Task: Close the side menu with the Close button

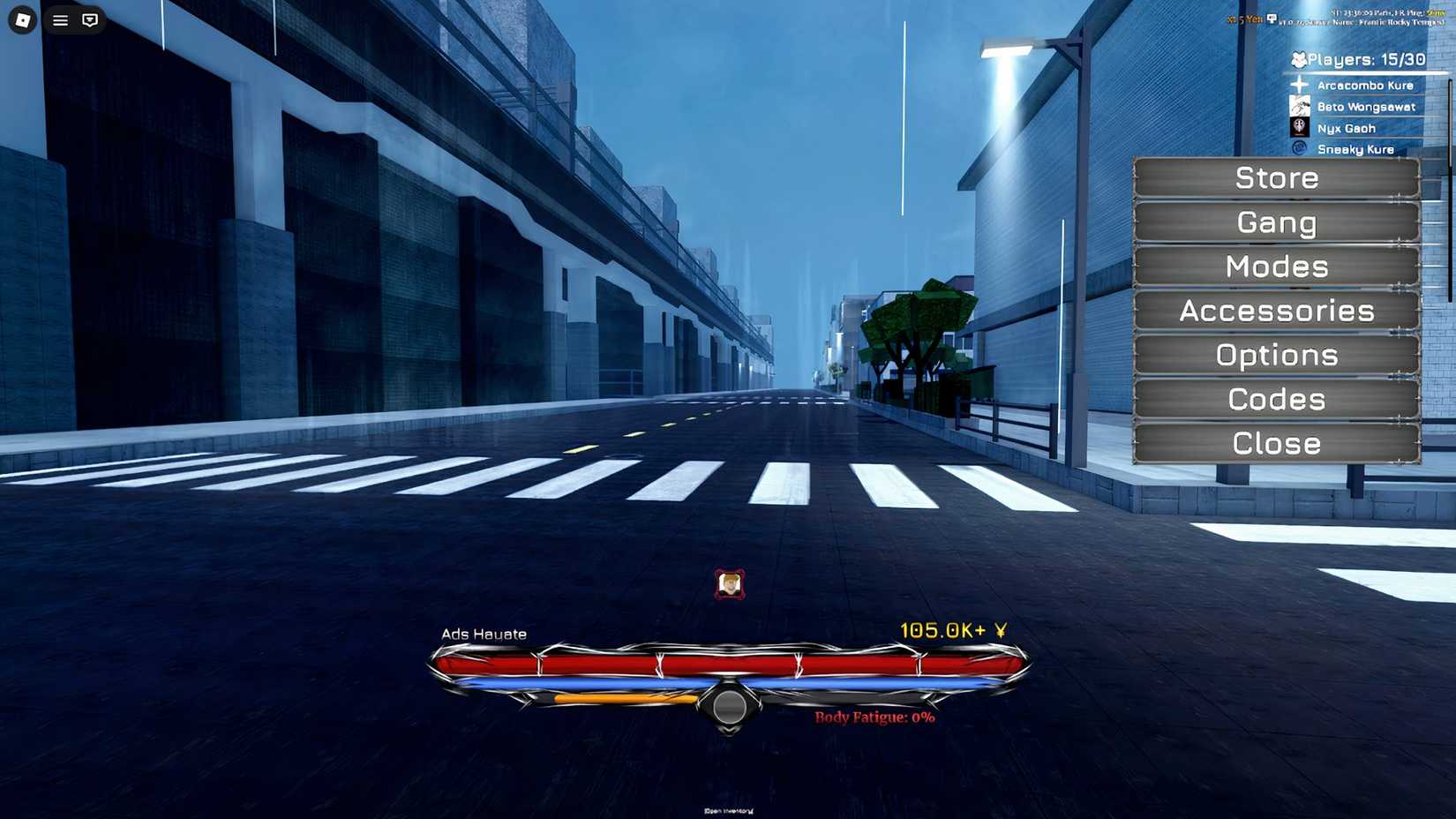Action: [x=1274, y=443]
